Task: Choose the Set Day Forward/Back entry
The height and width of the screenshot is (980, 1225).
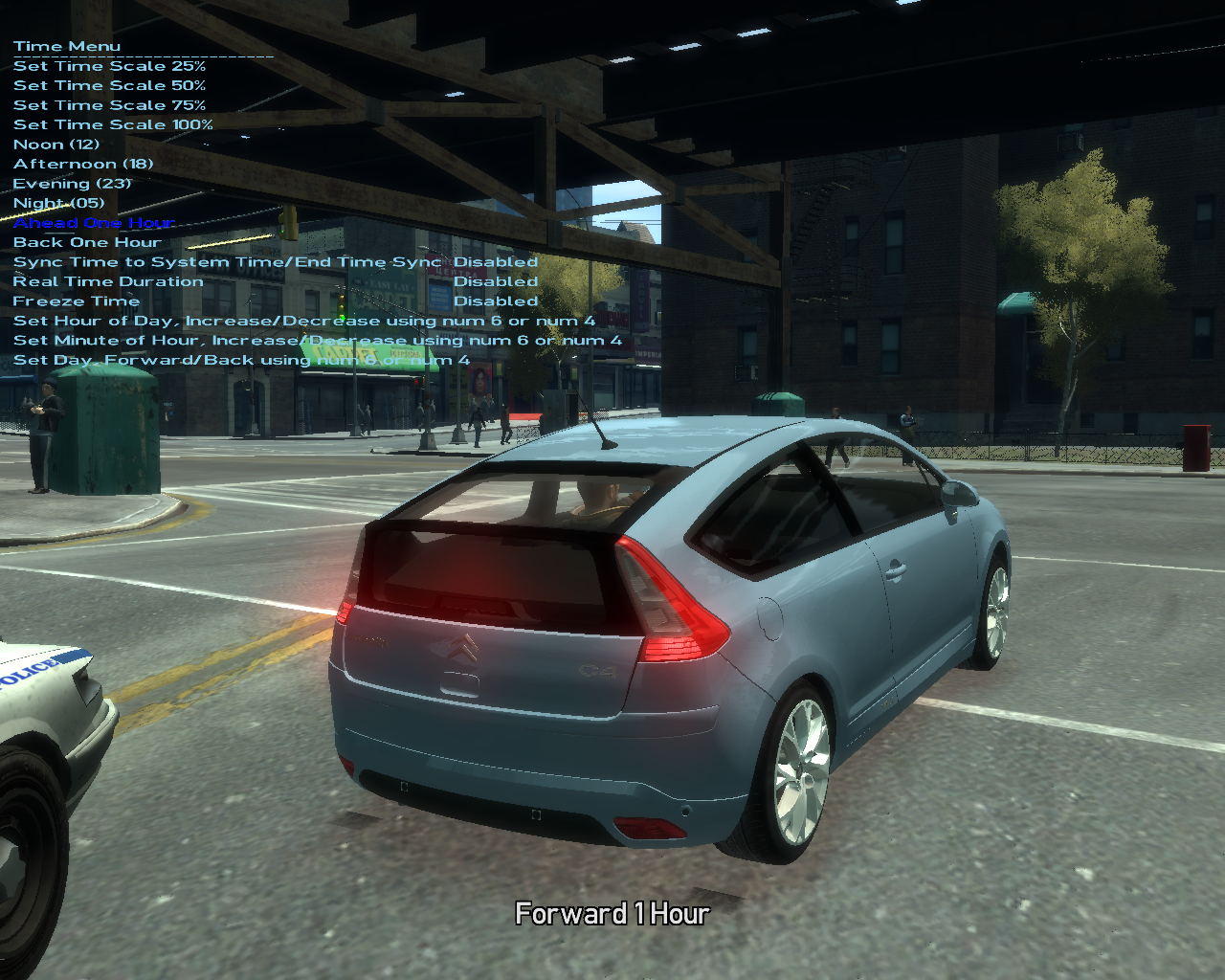Action: pos(241,360)
